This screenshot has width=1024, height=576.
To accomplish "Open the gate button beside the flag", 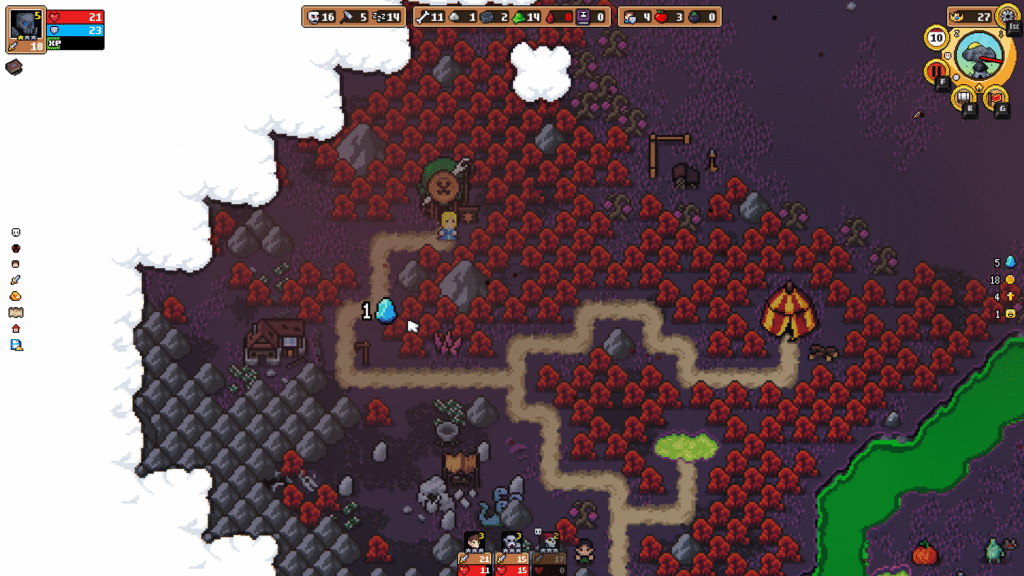I will [964, 97].
